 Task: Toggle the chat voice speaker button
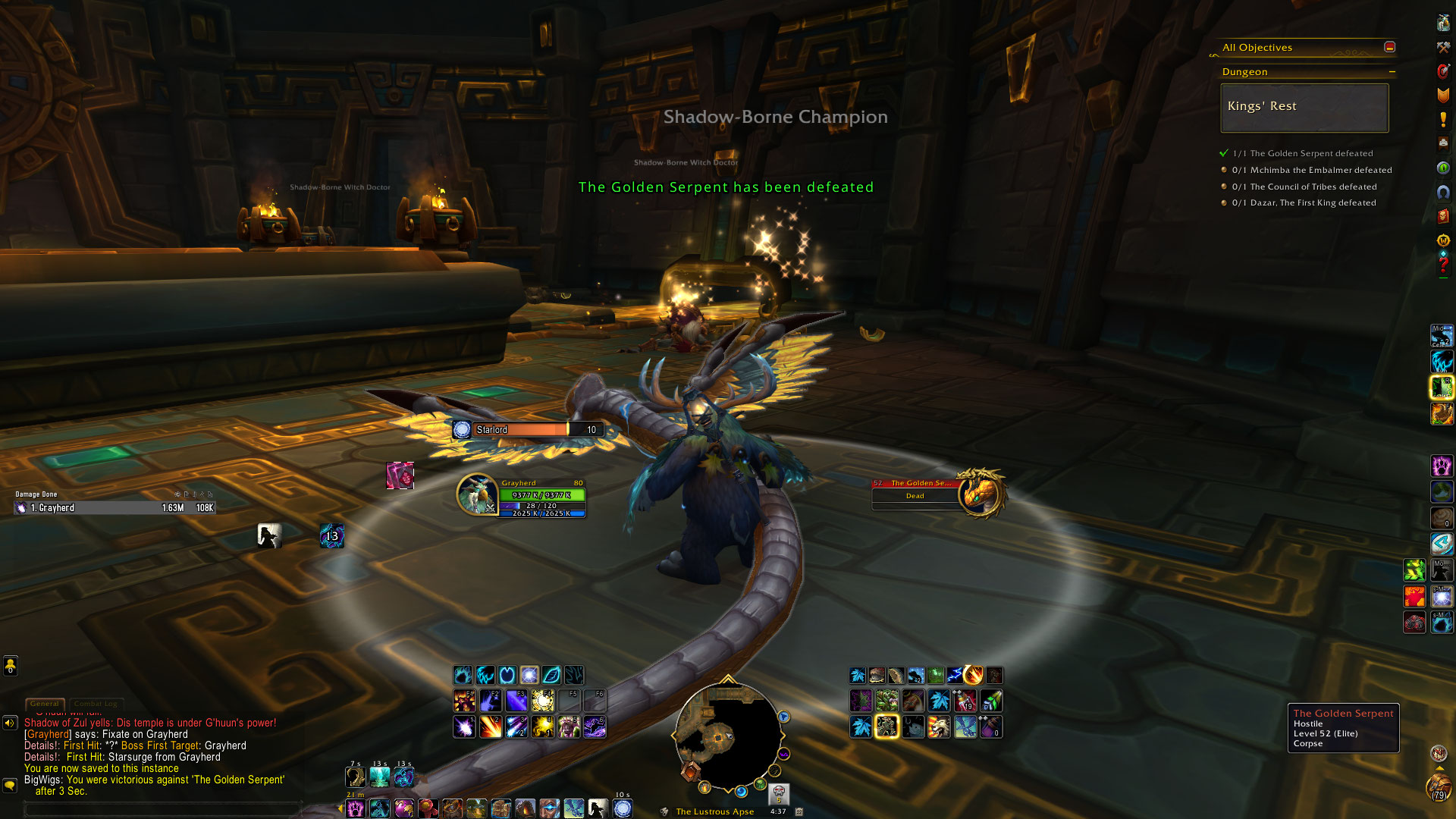click(10, 723)
